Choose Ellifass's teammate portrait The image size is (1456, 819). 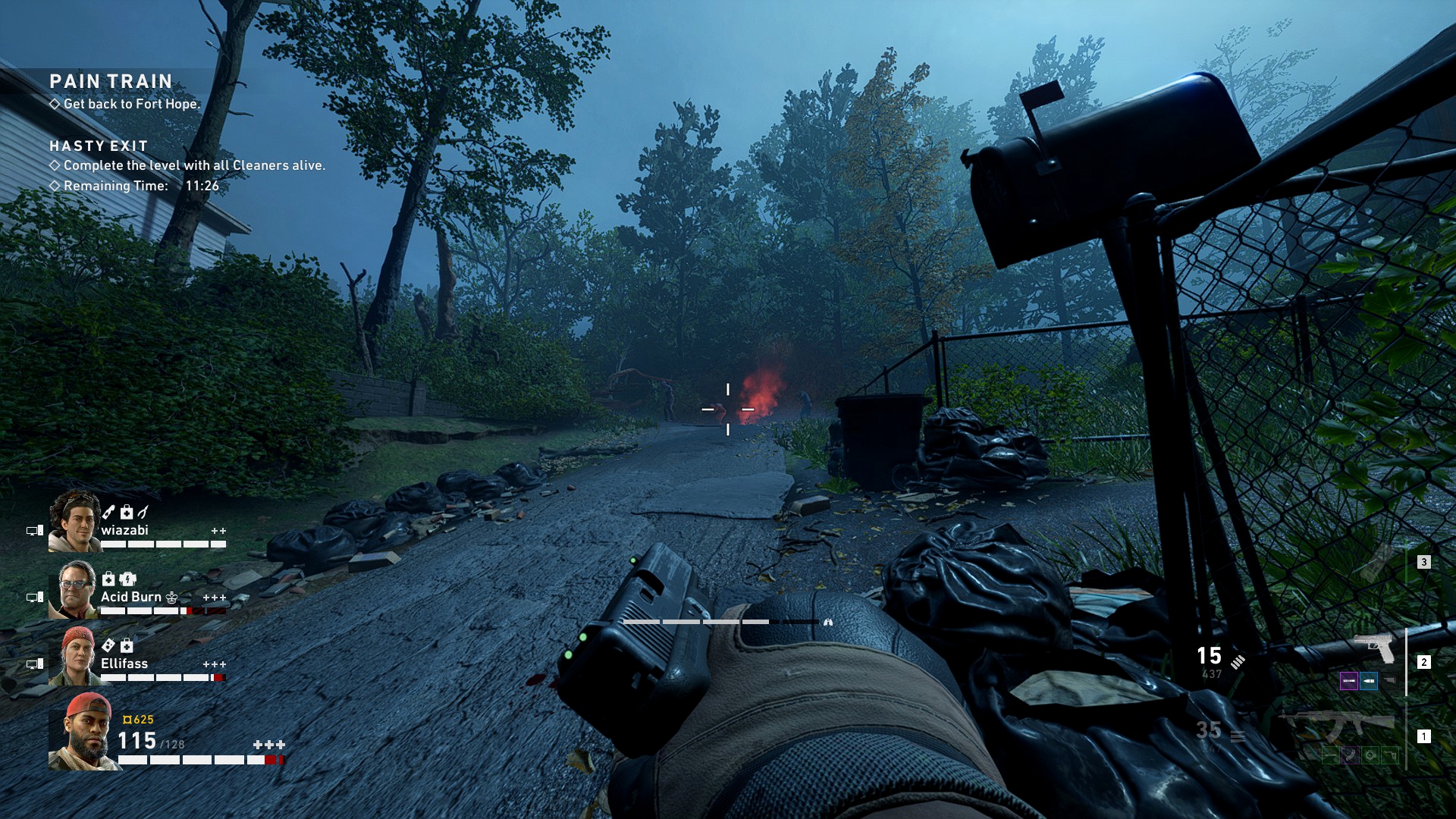tap(74, 656)
